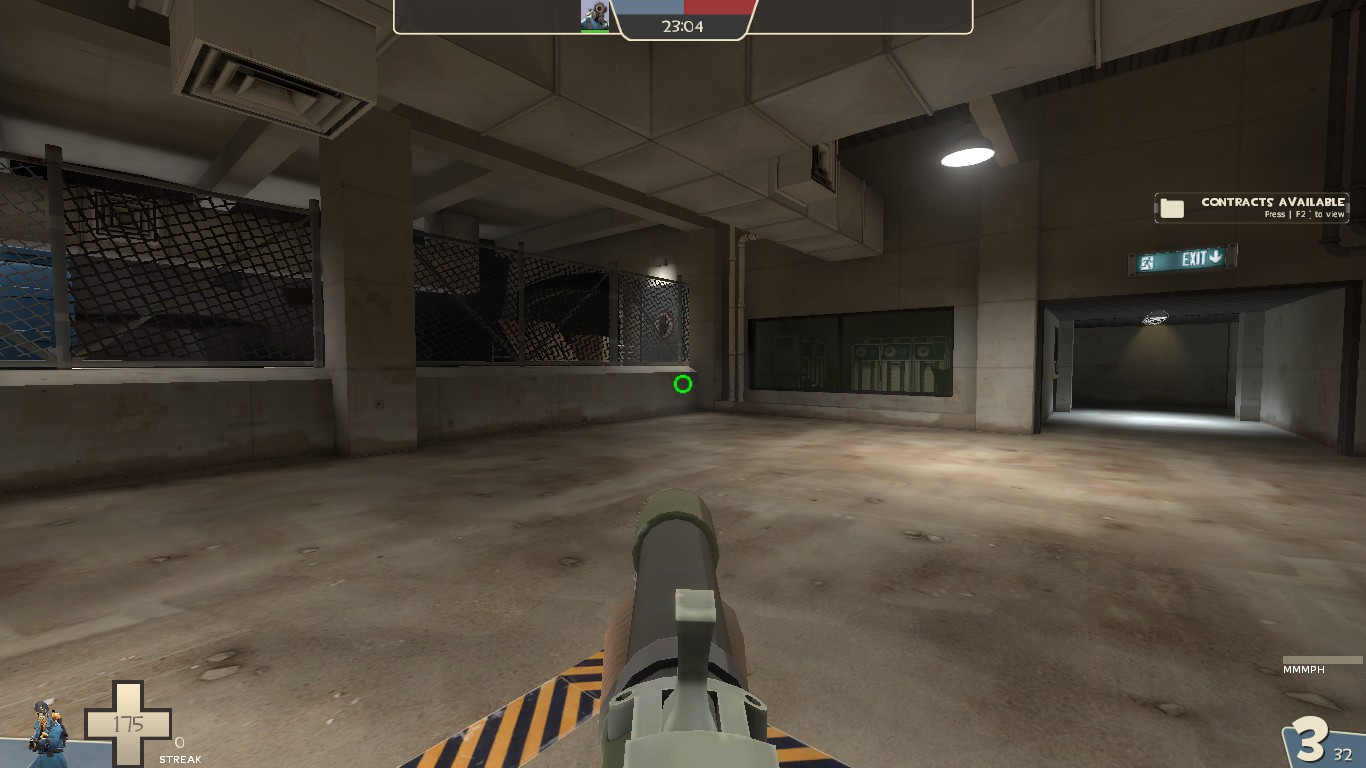Image resolution: width=1366 pixels, height=768 pixels.
Task: Toggle the STREAK counter display
Action: click(181, 758)
